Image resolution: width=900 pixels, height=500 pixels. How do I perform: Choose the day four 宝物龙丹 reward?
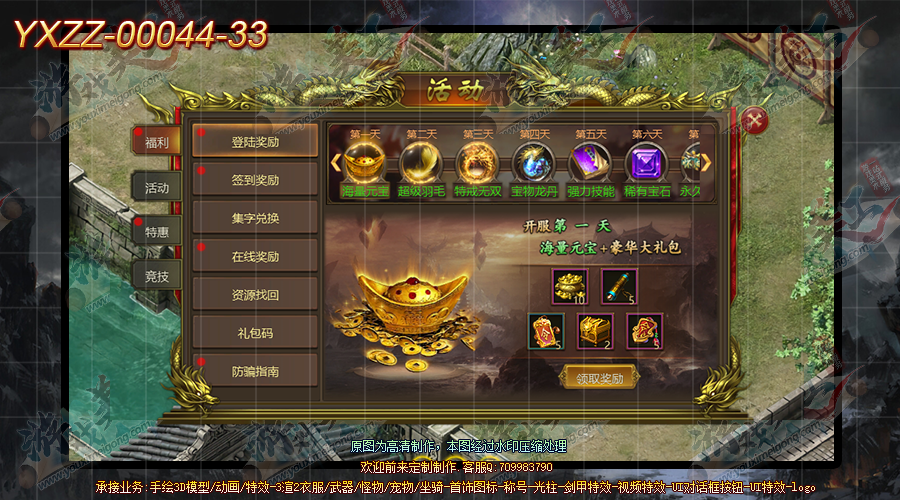pos(532,163)
